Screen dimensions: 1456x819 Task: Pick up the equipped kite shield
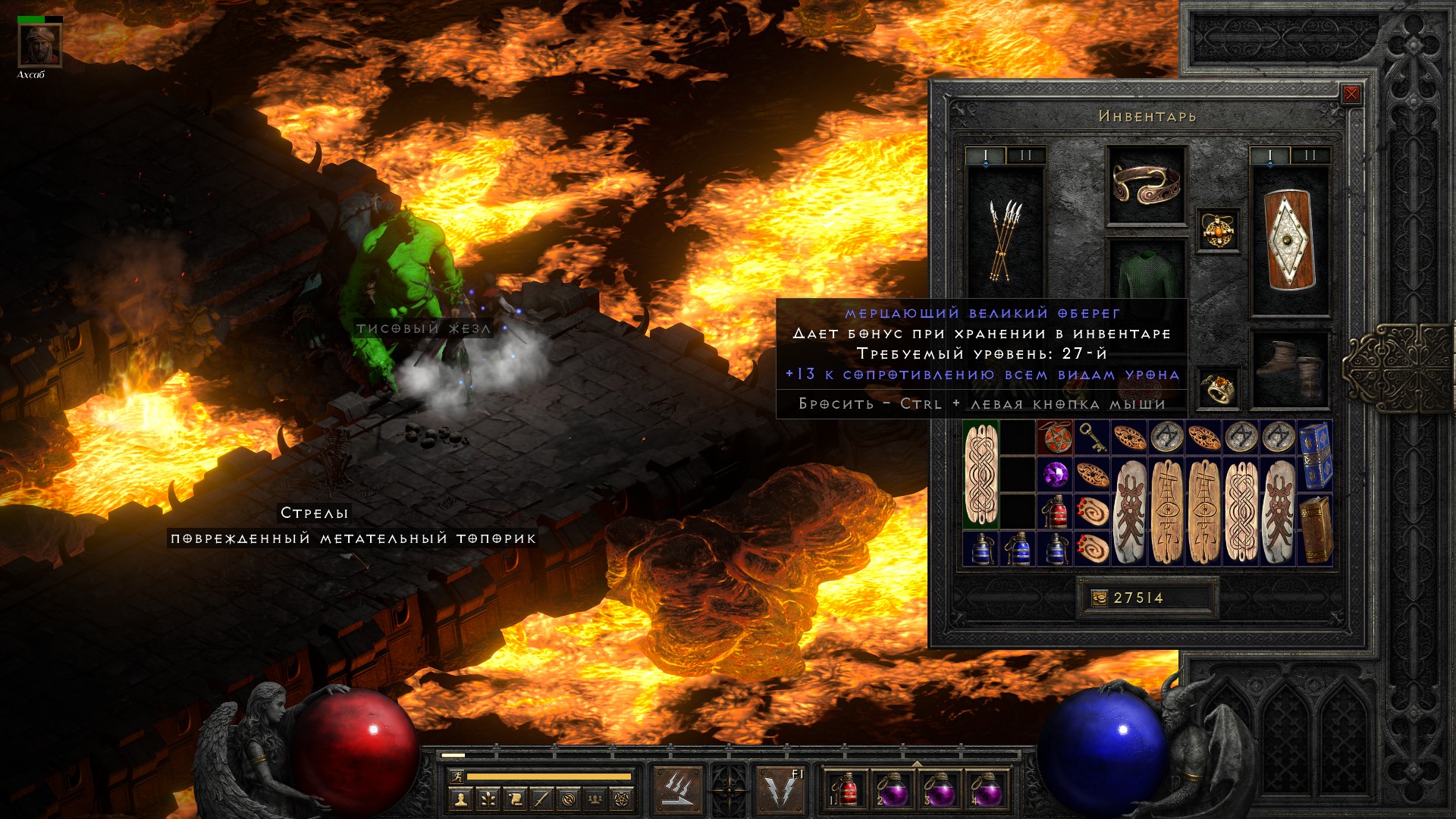[x=1290, y=240]
